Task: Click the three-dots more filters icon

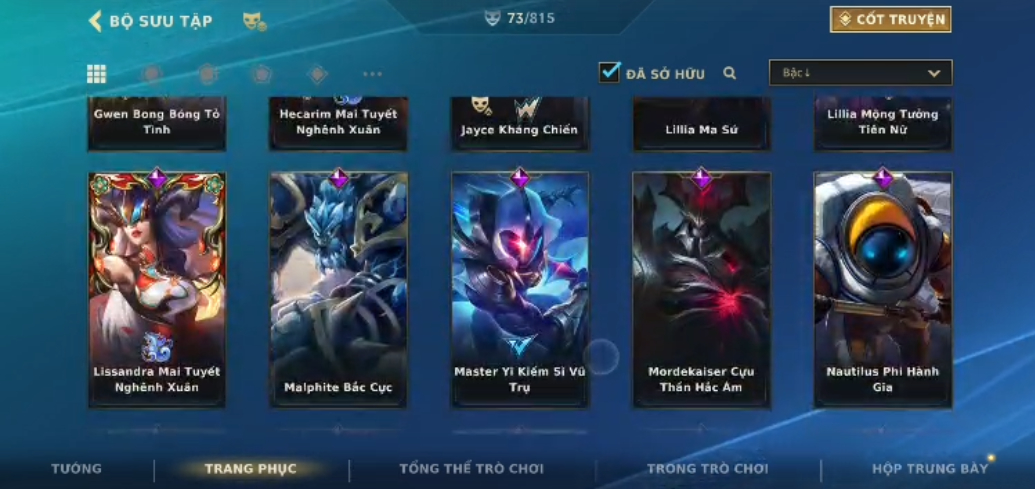Action: (372, 74)
